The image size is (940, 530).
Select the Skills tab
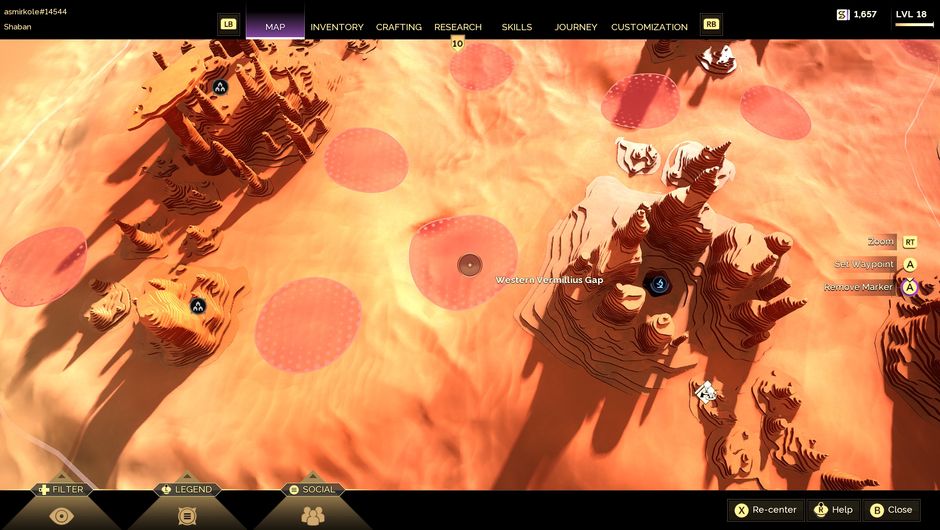(517, 27)
